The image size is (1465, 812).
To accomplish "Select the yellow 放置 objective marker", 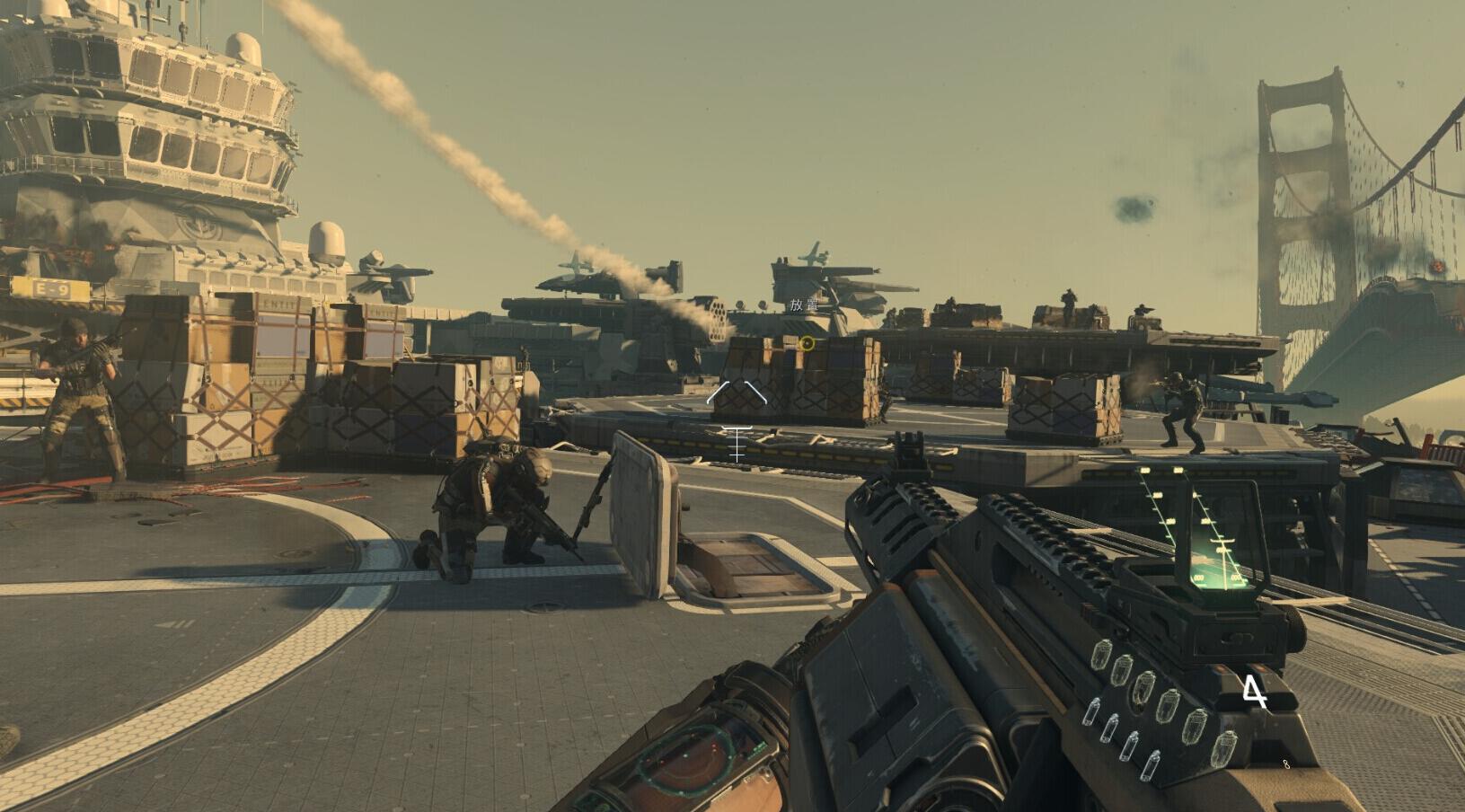I will click(x=807, y=343).
